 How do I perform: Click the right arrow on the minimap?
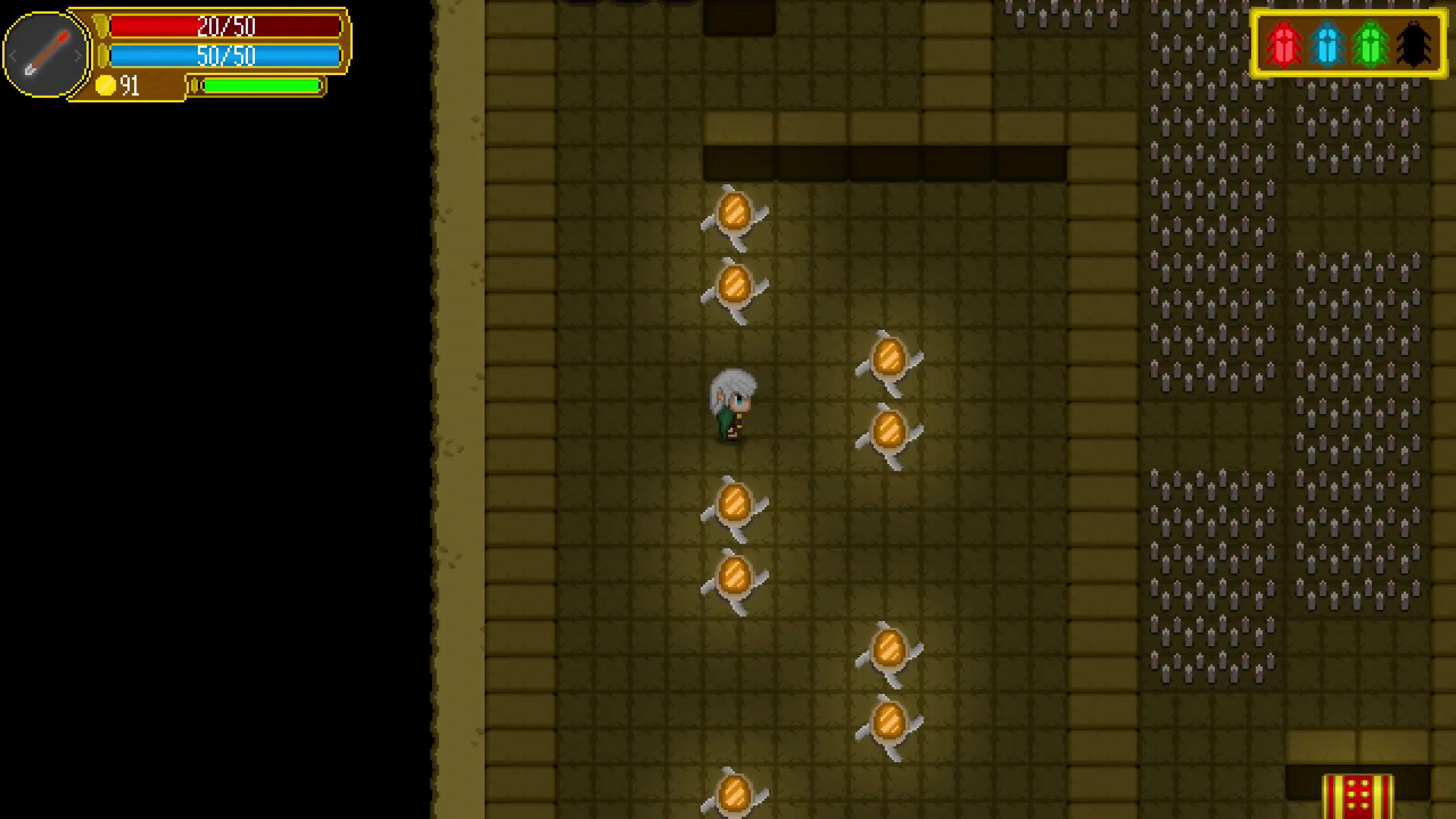[x=78, y=55]
